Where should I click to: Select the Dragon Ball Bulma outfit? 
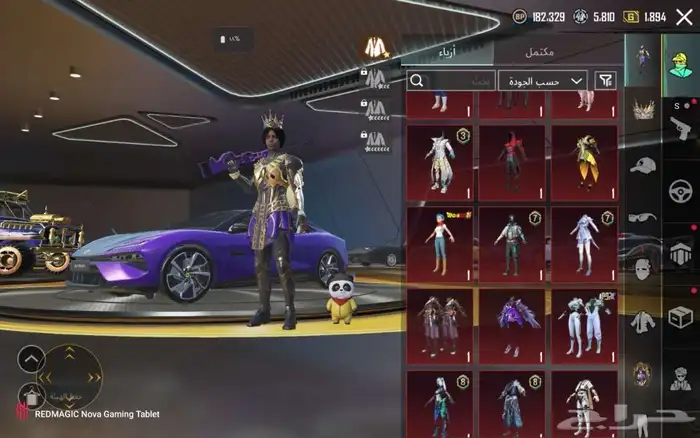click(x=440, y=241)
